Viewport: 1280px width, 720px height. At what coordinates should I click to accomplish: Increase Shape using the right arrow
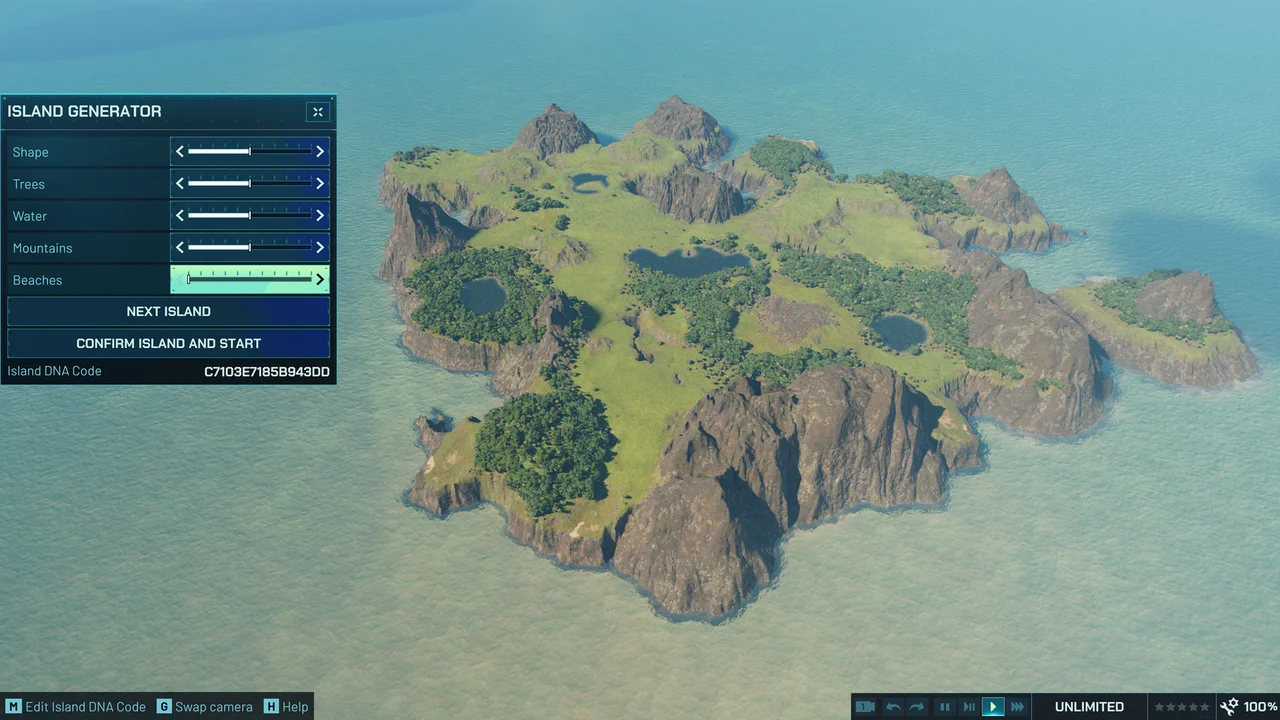(x=319, y=151)
